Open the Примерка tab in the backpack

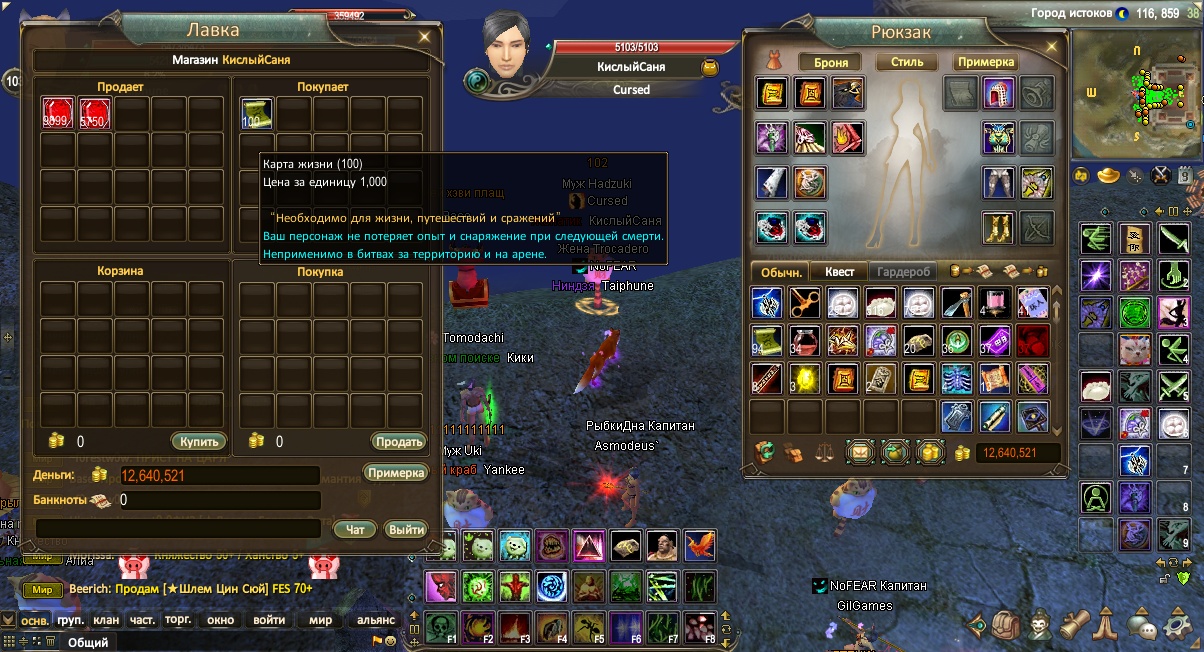984,62
